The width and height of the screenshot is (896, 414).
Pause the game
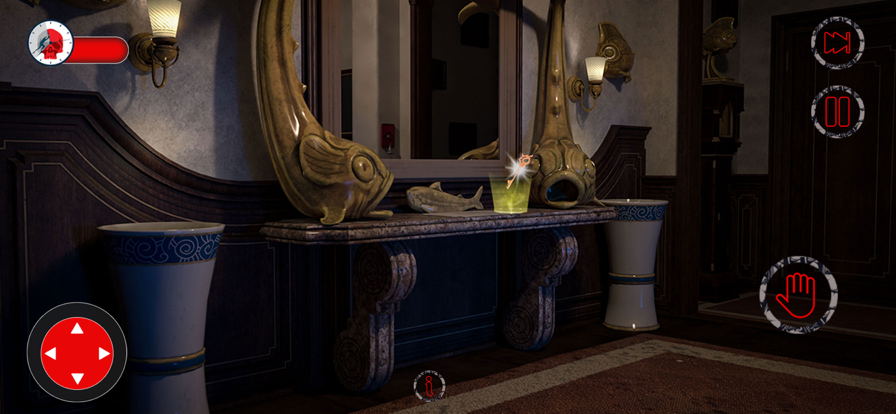836,111
